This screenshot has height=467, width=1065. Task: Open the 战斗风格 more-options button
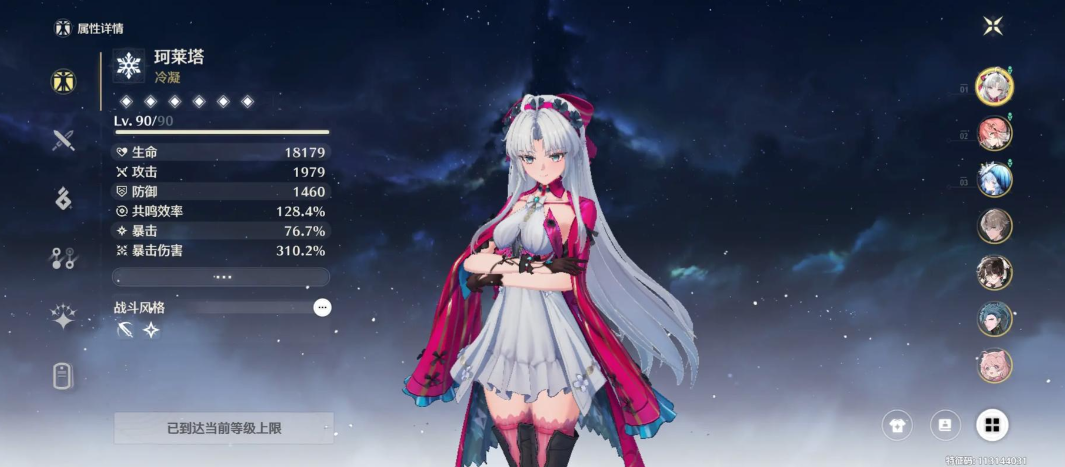pos(322,308)
